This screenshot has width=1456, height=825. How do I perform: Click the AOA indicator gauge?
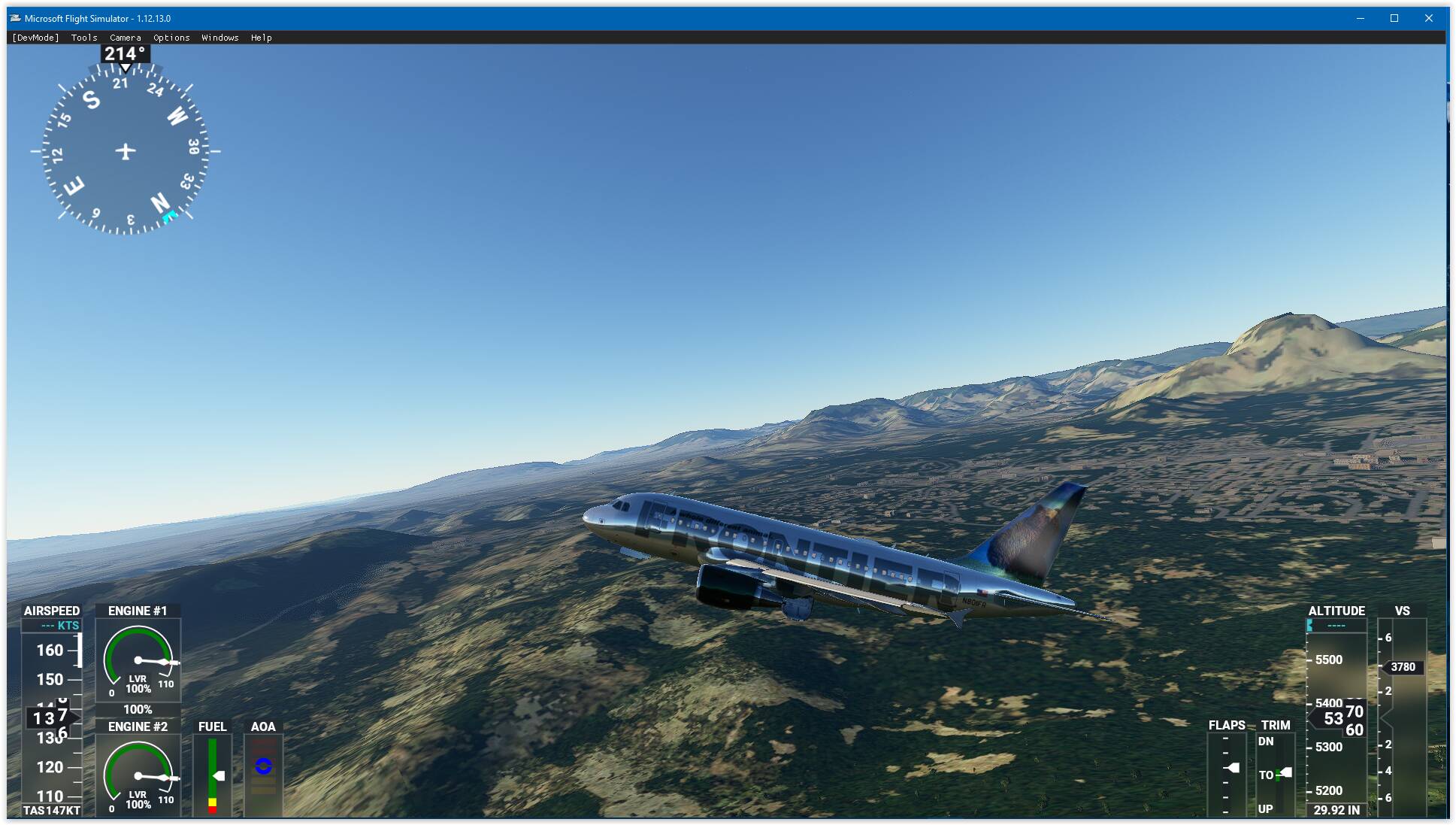tap(263, 767)
